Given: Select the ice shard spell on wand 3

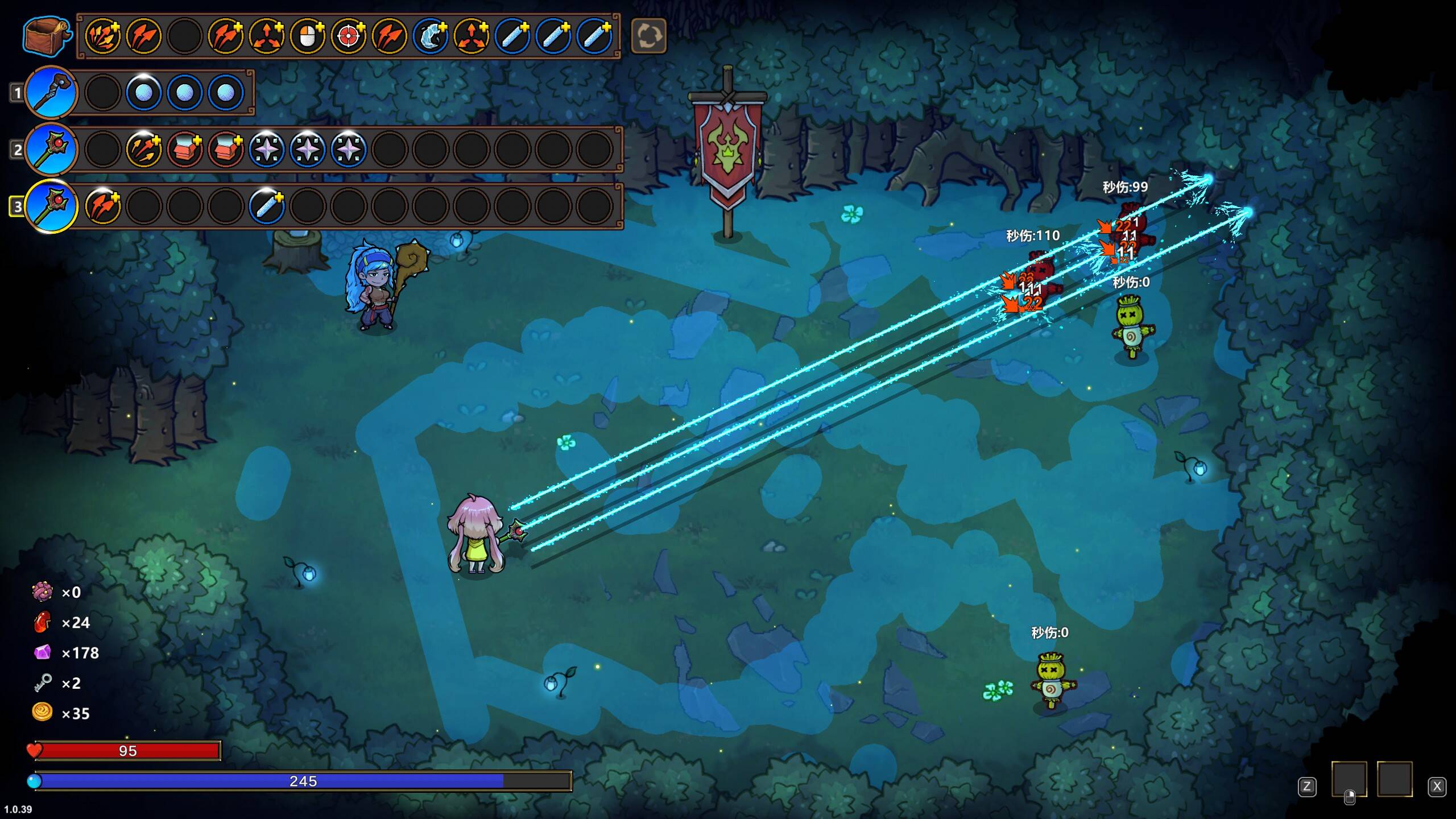Looking at the screenshot, I should click(x=266, y=206).
